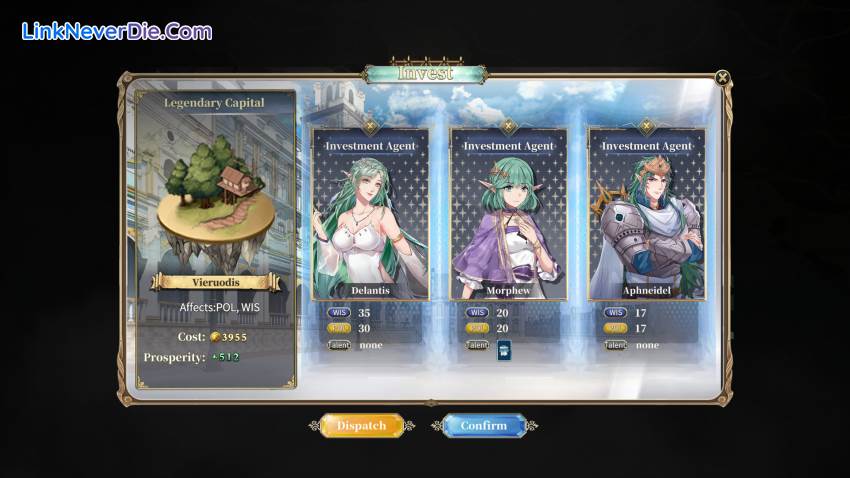Select the Delantis investment agent card

click(x=370, y=215)
